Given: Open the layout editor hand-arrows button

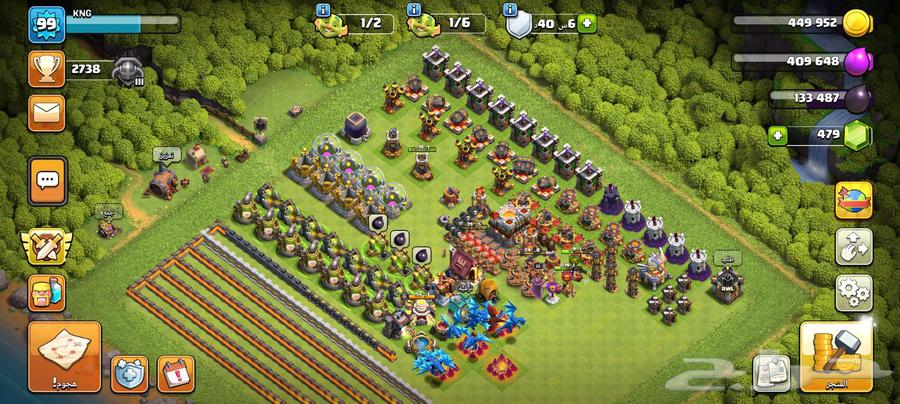Looking at the screenshot, I should point(853,245).
